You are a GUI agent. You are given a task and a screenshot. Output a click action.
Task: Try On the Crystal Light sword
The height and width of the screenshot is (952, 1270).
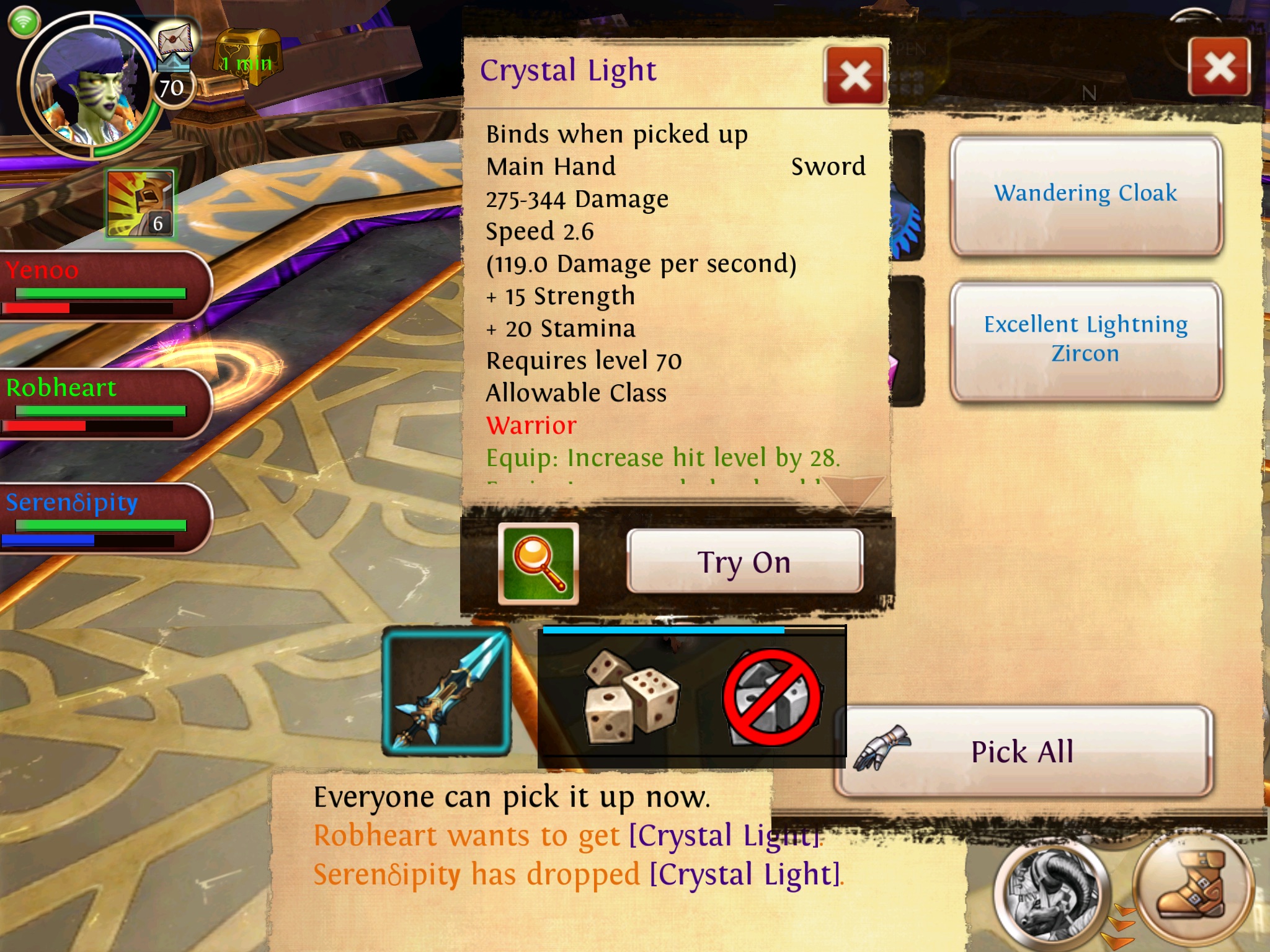744,562
